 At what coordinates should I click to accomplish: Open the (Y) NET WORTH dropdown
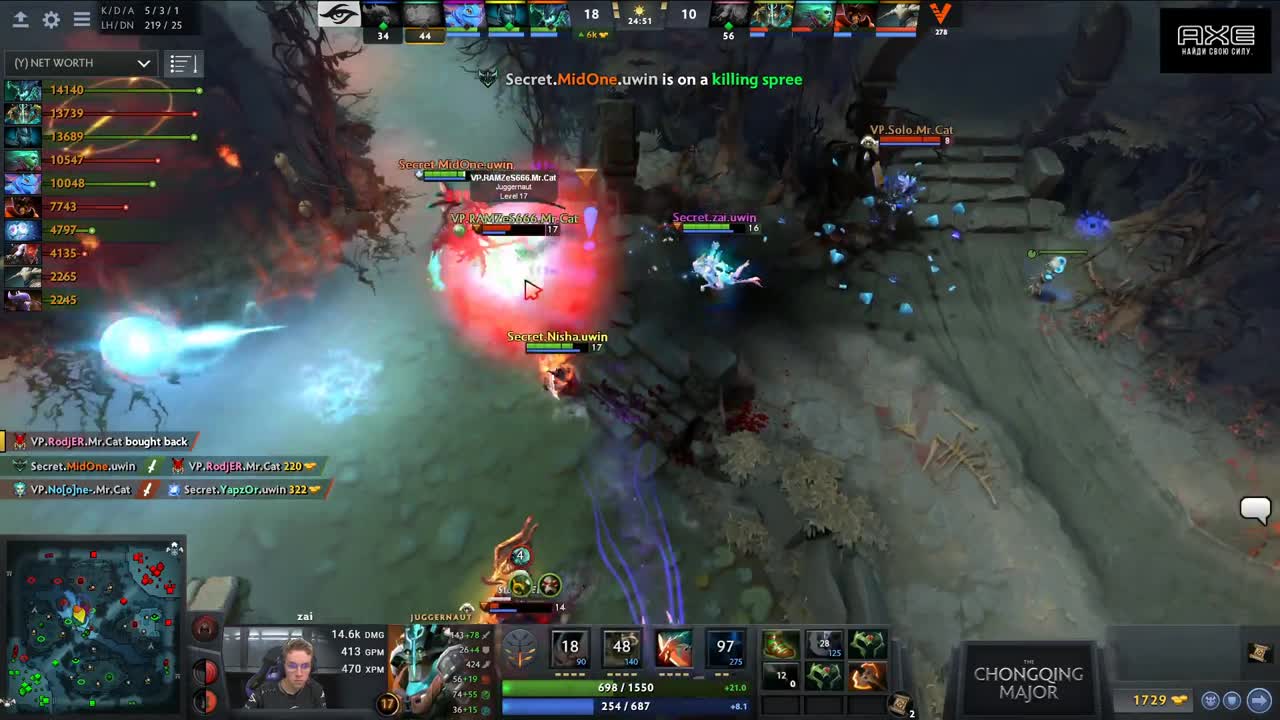[78, 63]
